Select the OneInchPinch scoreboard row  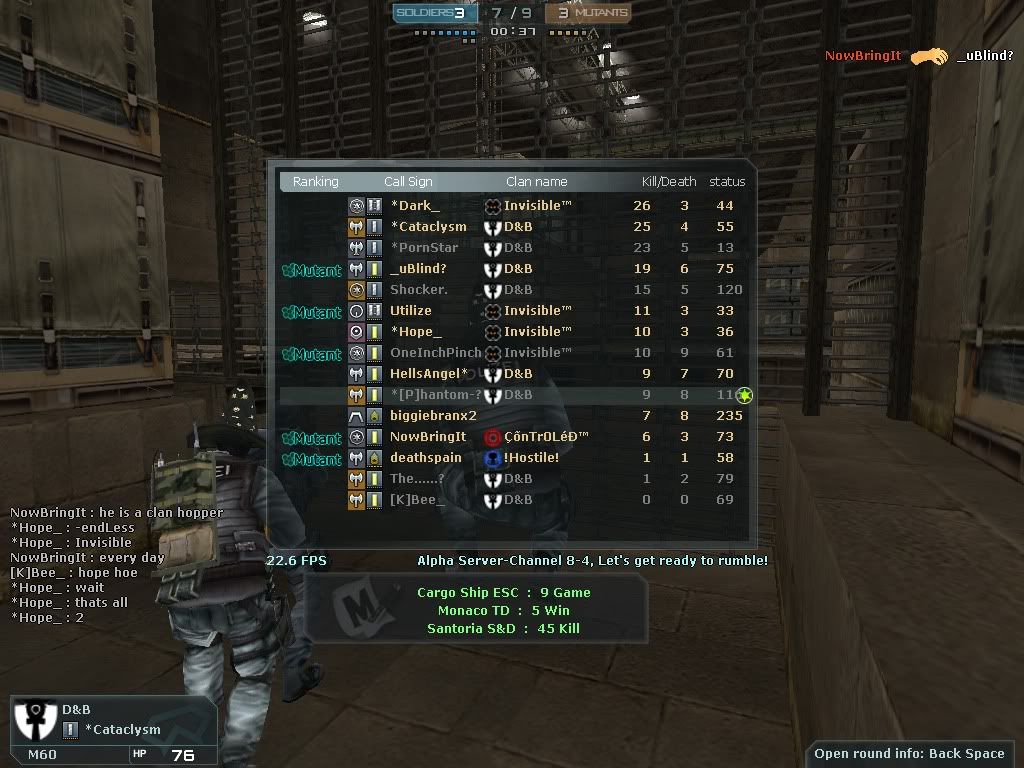pyautogui.click(x=436, y=352)
